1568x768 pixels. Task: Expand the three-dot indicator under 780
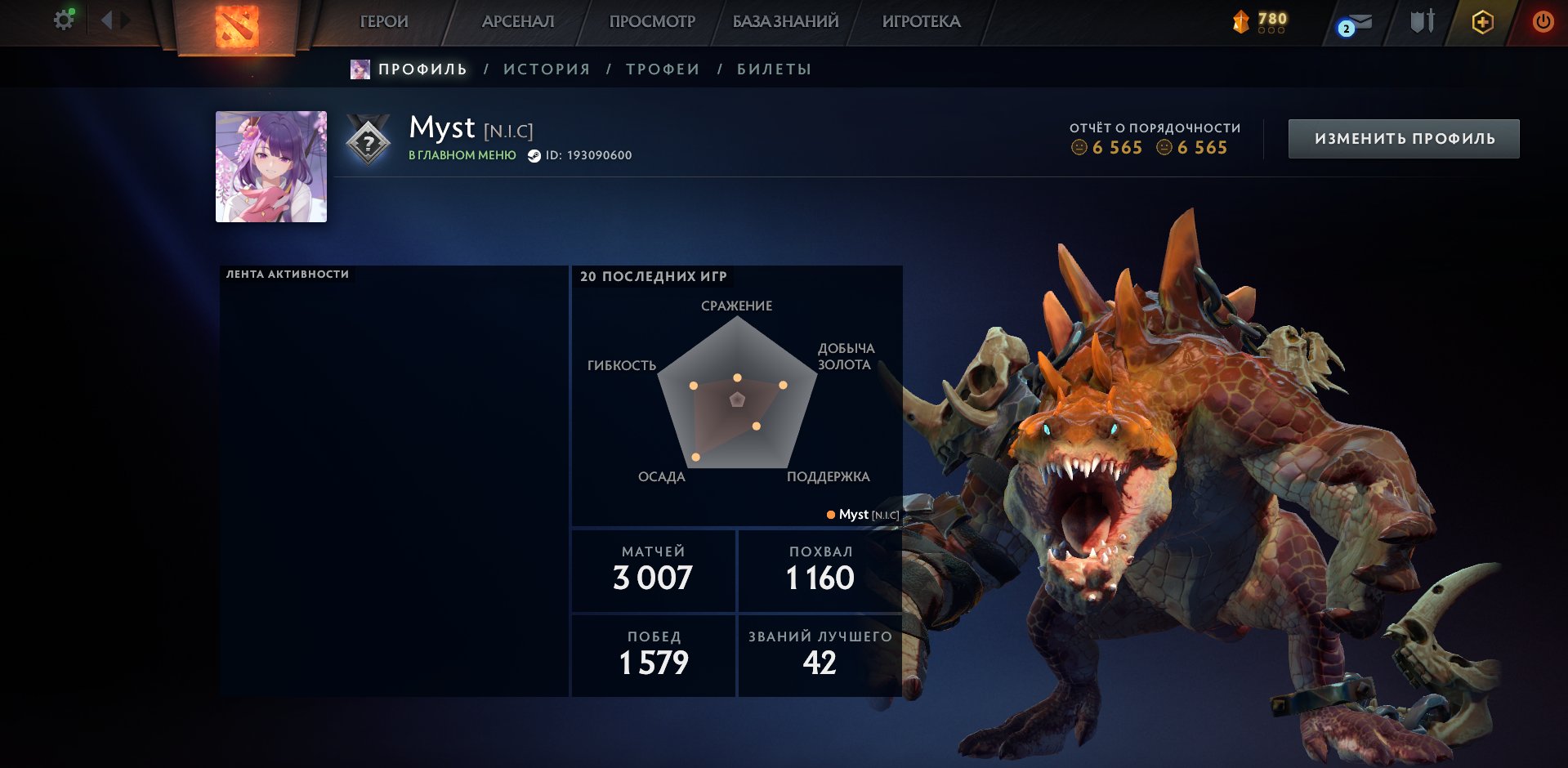coord(1272,29)
